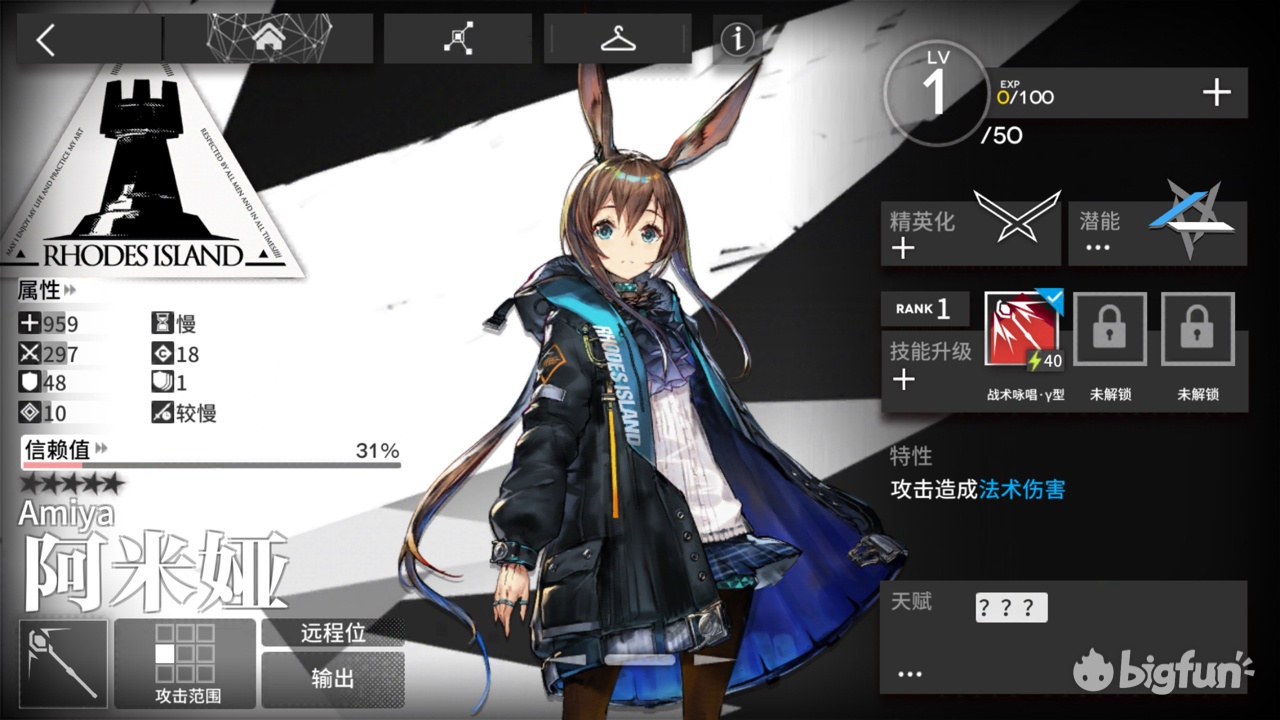The height and width of the screenshot is (720, 1280).
Task: Select the 远程位 position tag
Action: tap(333, 633)
